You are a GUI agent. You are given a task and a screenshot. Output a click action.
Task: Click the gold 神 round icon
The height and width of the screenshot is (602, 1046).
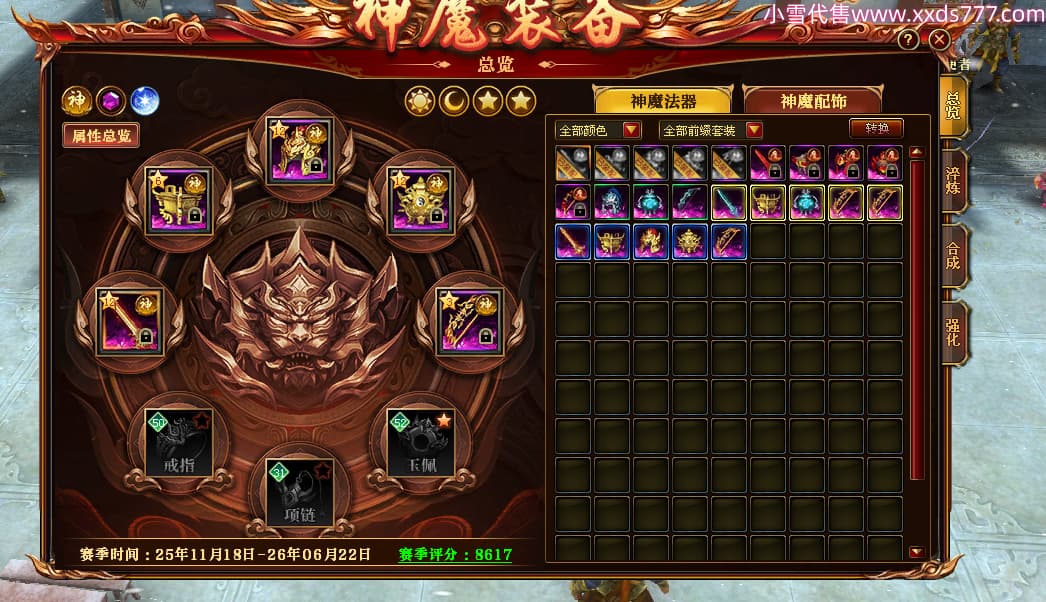click(77, 100)
